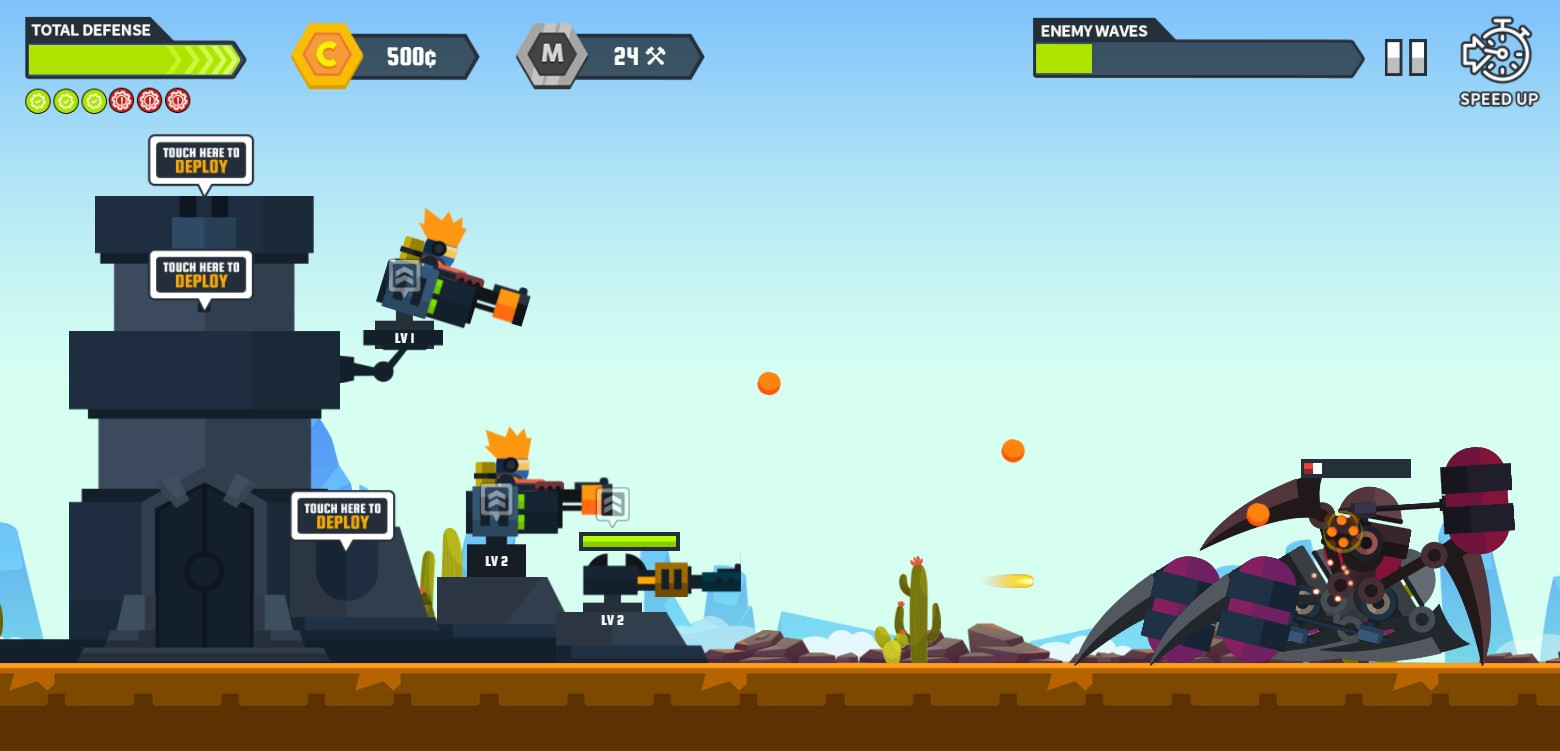Activate the Speed Up stopwatch button
Image resolution: width=1560 pixels, height=751 pixels.
pyautogui.click(x=1497, y=52)
